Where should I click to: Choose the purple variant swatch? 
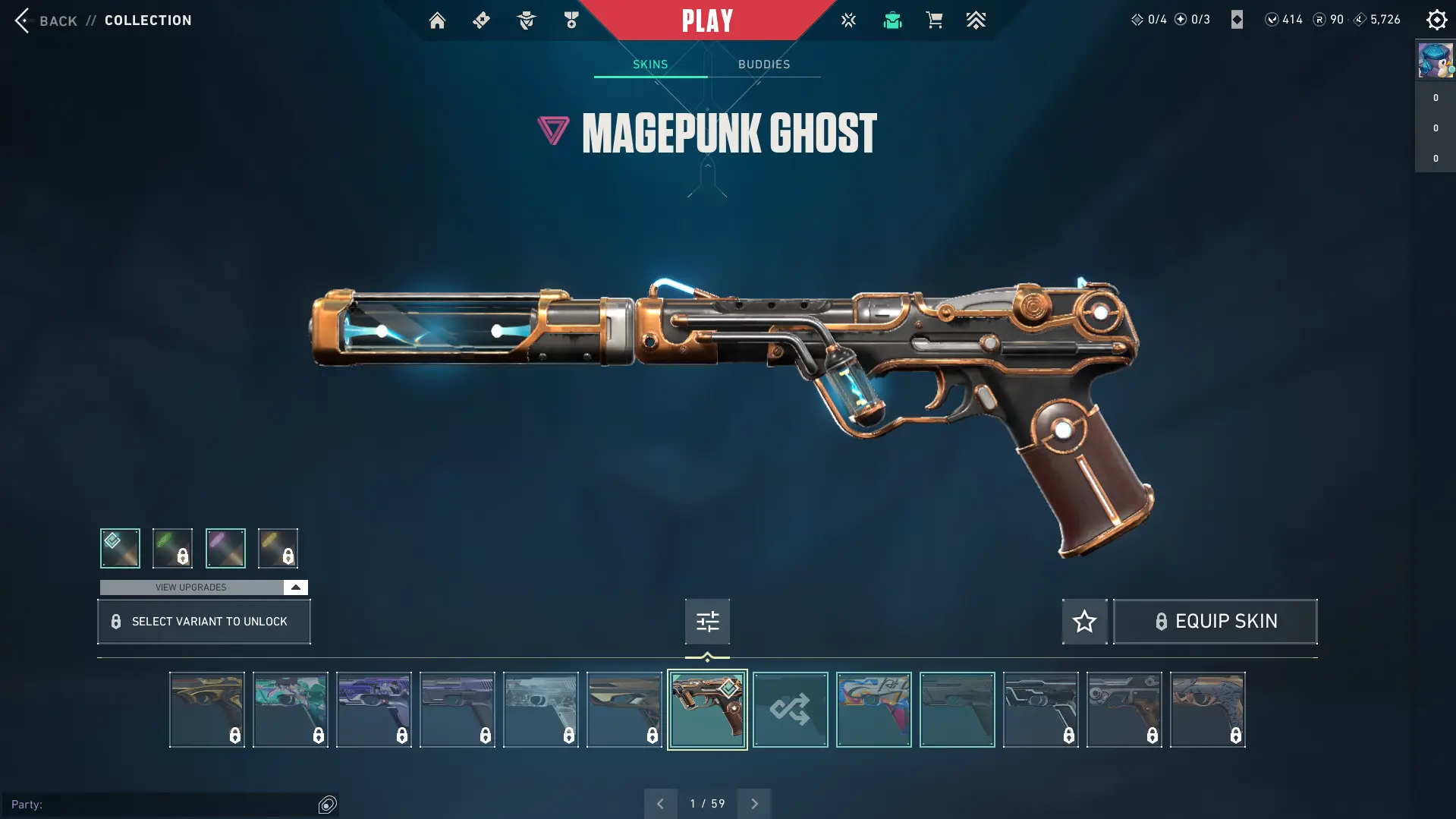coord(225,548)
